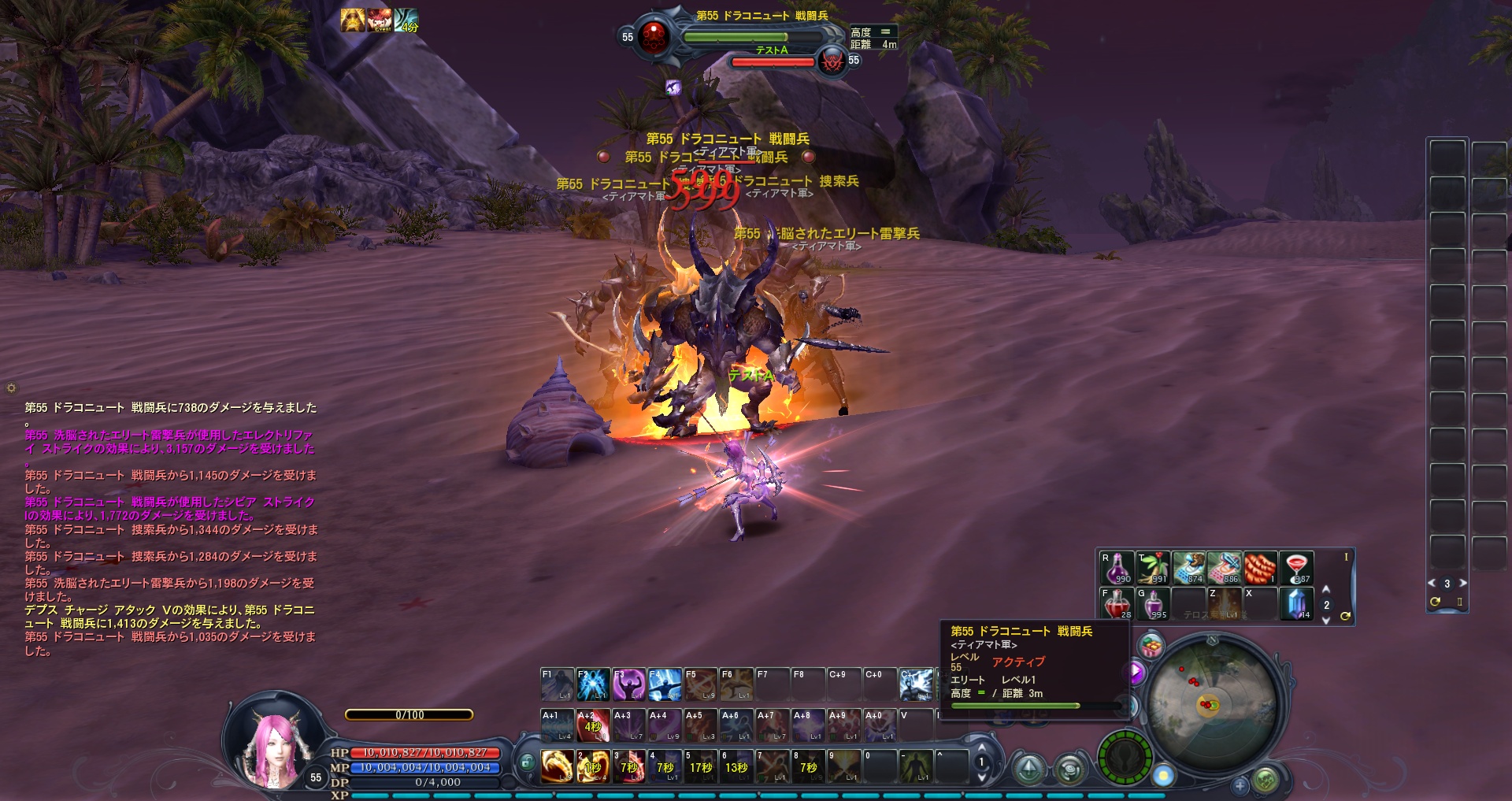Activate the green silhouette skill in the minus slot
Screen dimensions: 1512x801
coord(915,766)
